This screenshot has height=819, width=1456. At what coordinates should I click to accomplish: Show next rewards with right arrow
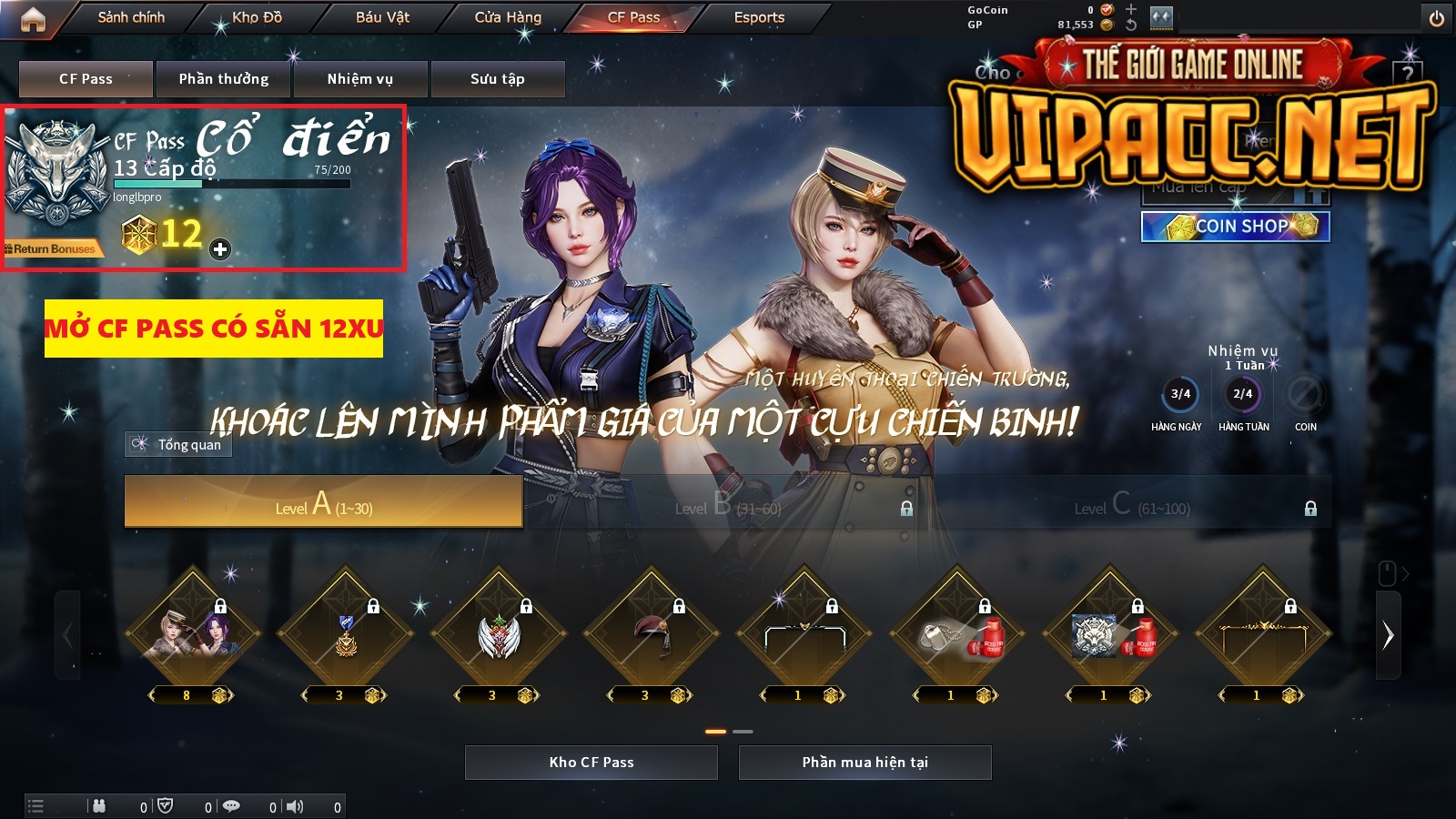(x=1388, y=635)
